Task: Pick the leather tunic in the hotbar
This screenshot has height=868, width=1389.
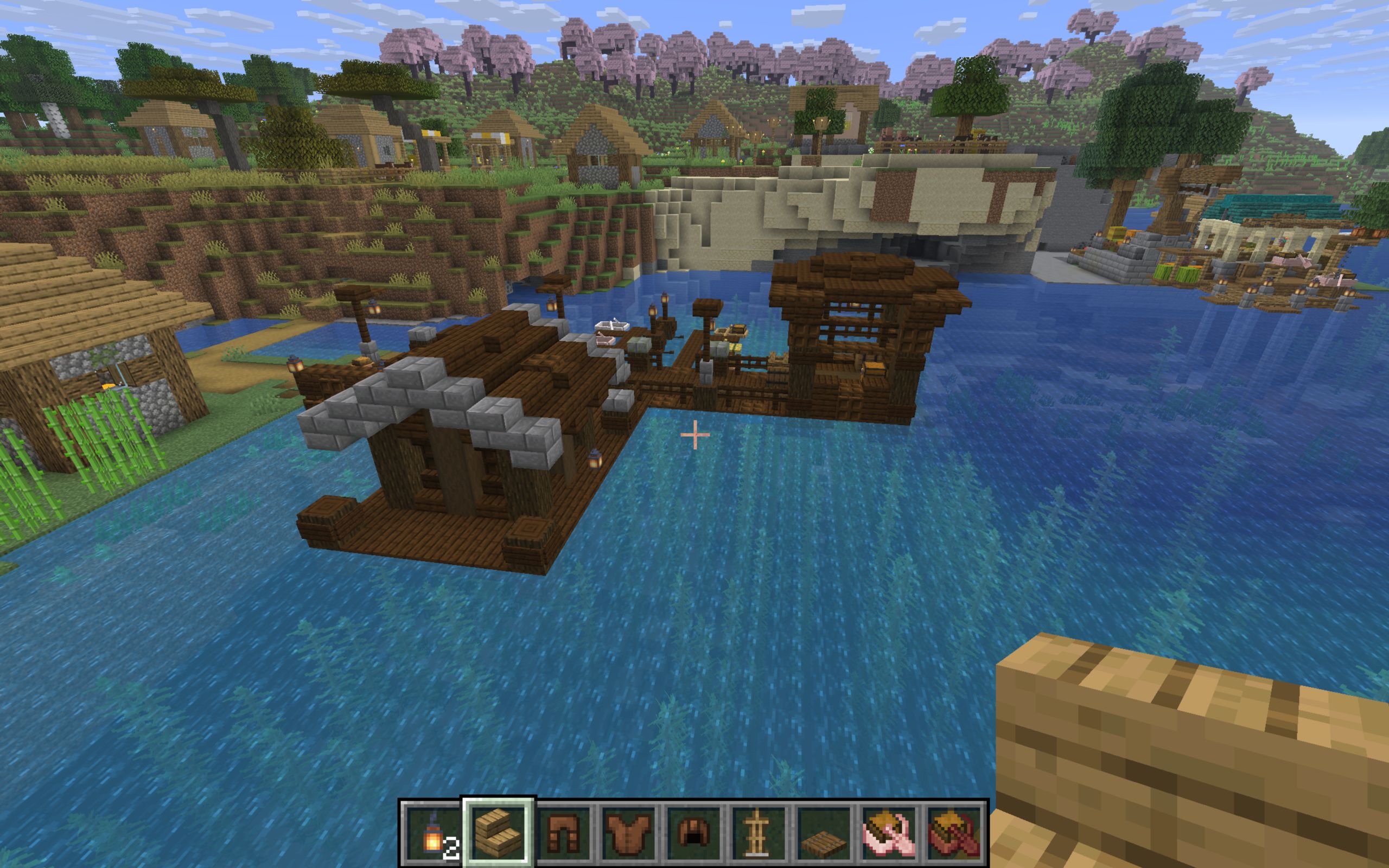Action: [629, 832]
